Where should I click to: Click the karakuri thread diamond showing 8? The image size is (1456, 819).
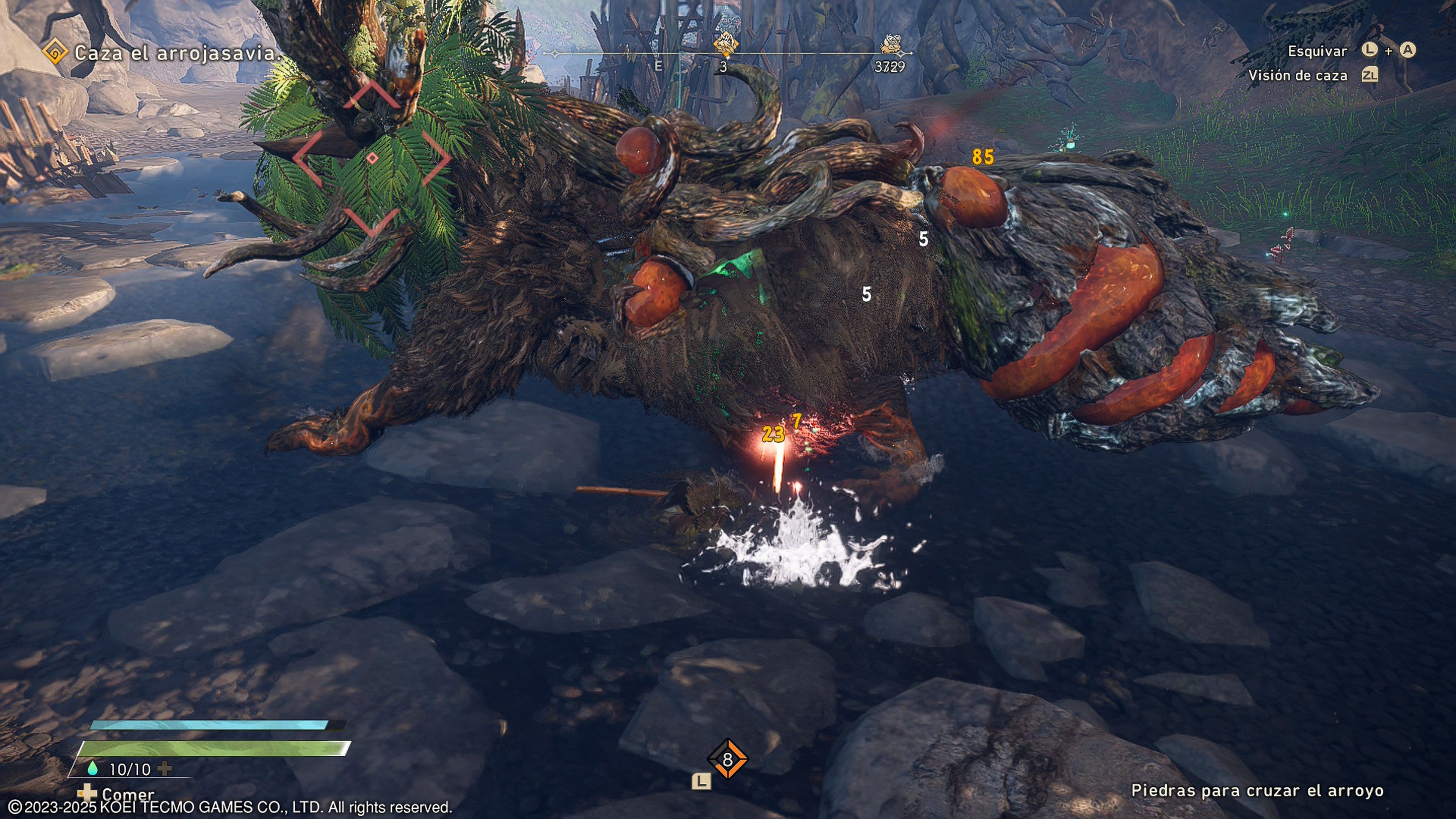coord(727,759)
